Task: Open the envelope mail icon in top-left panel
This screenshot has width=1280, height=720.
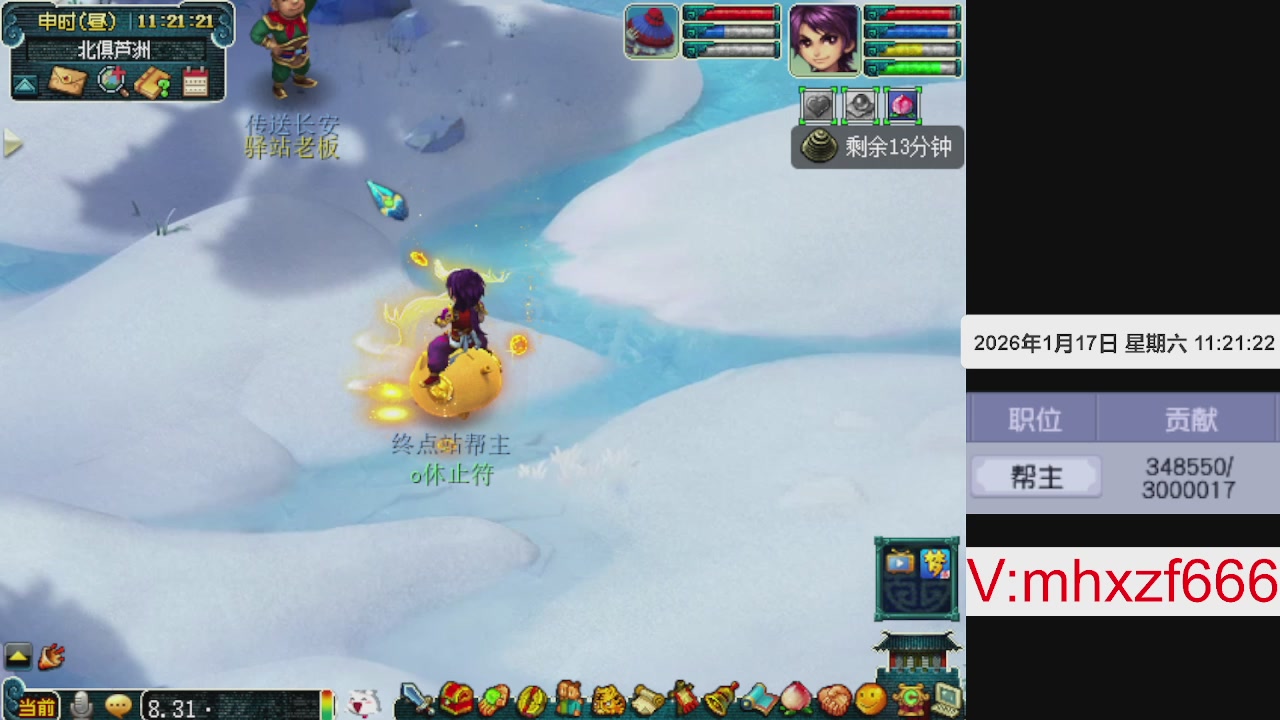Action: (x=67, y=80)
